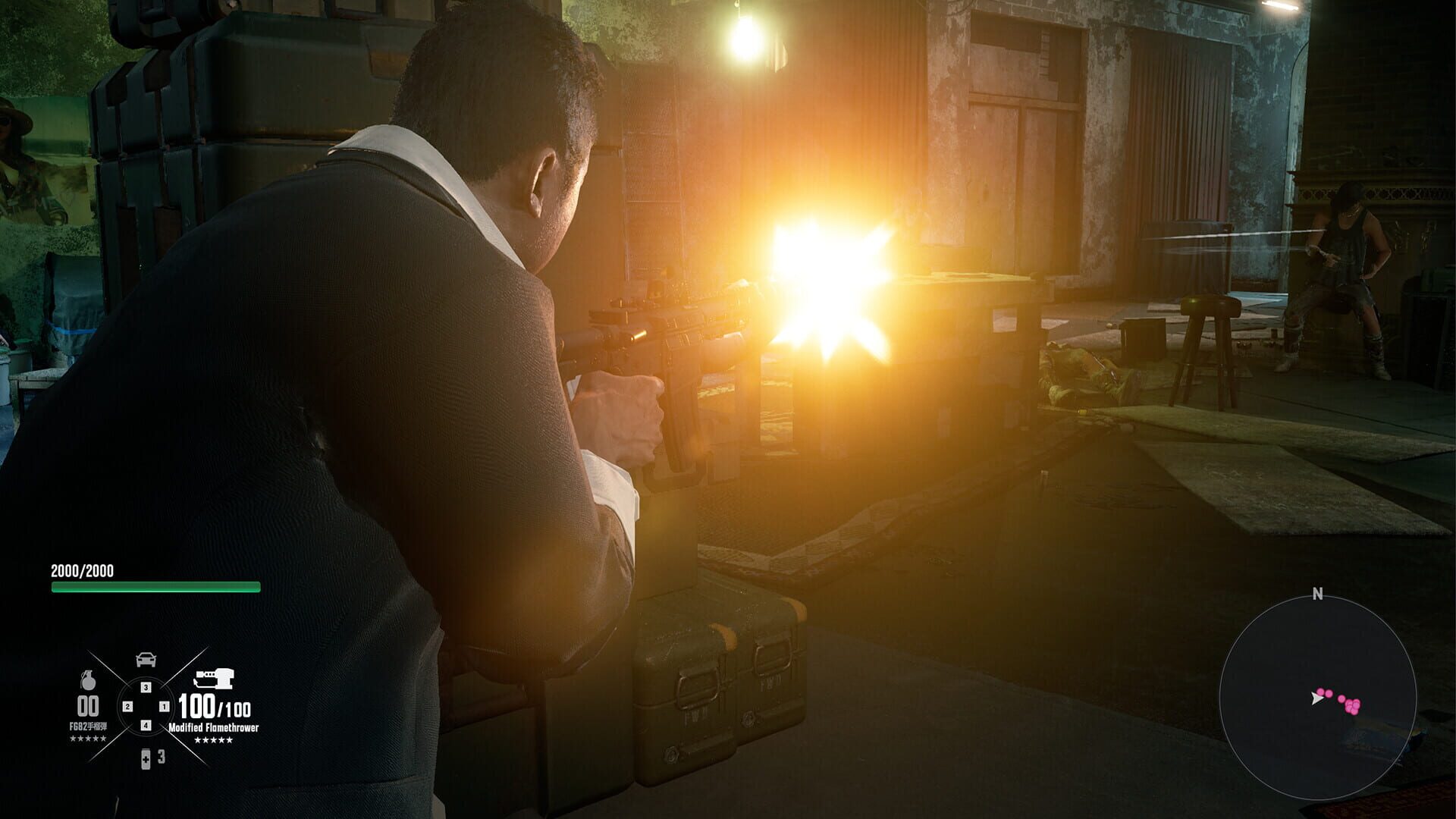Click the player arrow on the minimap

click(x=1317, y=698)
